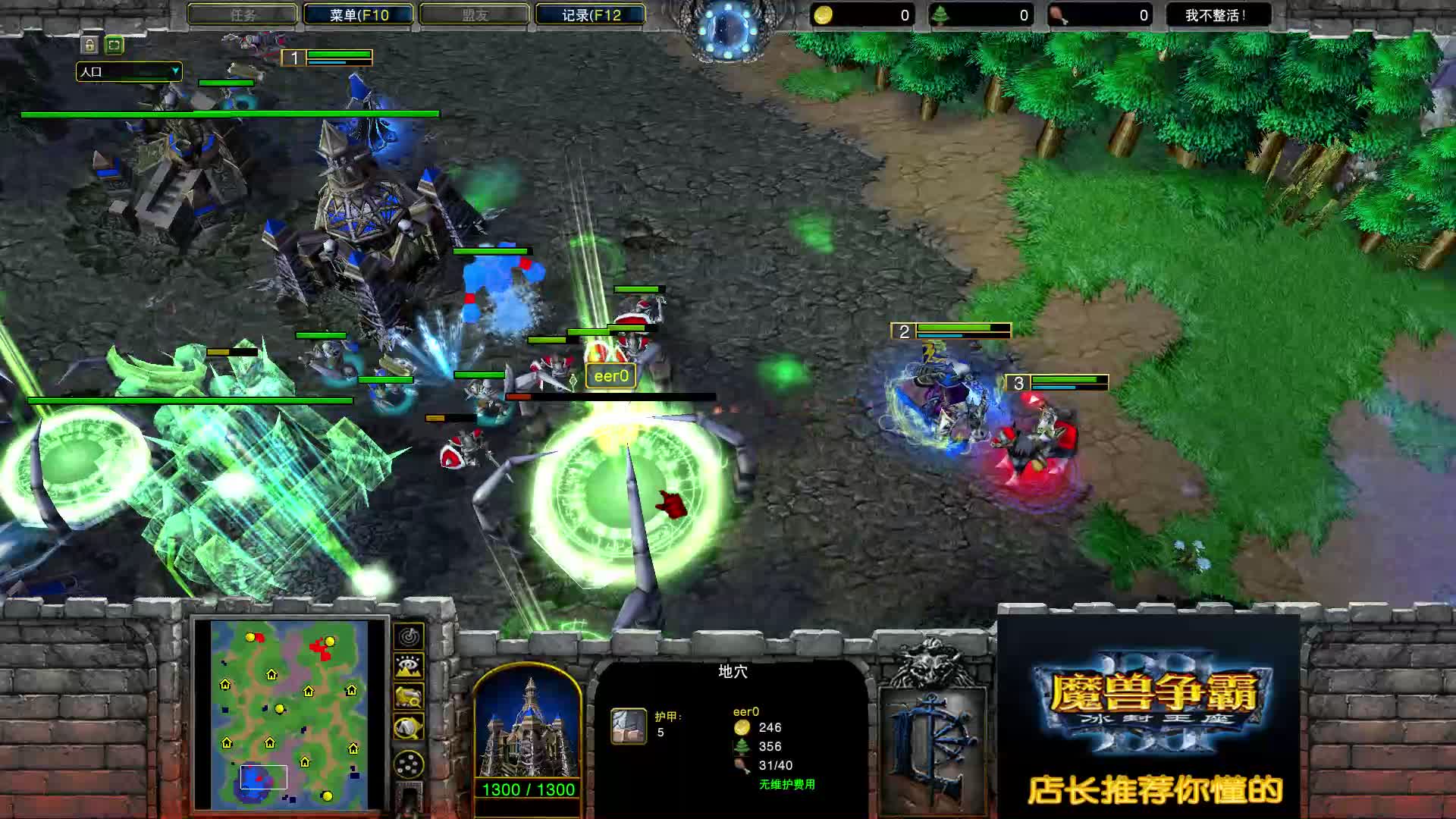Click the green selection box icon near the lock
The image size is (1456, 819).
114,46
